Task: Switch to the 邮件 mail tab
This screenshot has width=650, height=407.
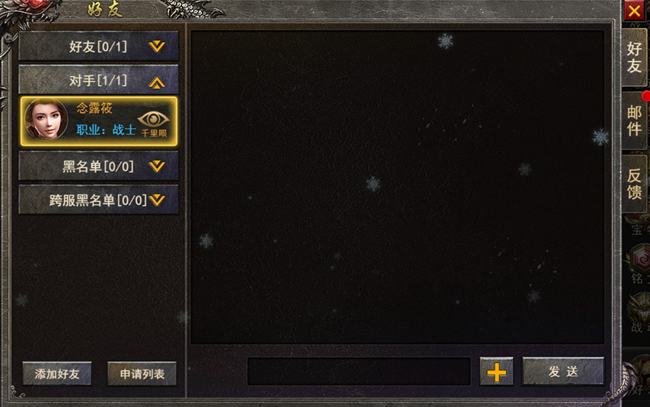Action: click(x=634, y=118)
